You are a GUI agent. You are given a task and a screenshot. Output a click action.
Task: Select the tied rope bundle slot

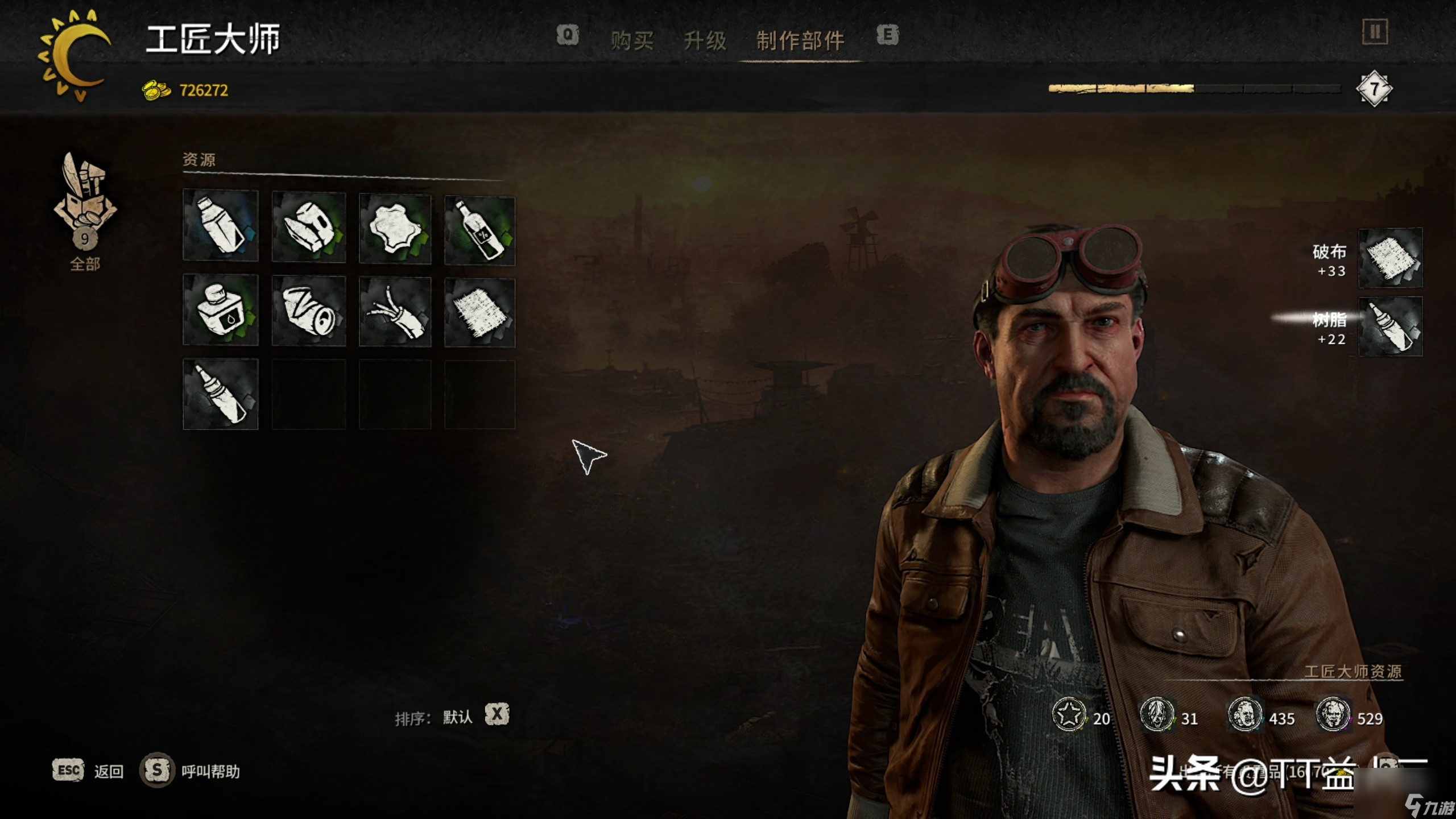[395, 312]
